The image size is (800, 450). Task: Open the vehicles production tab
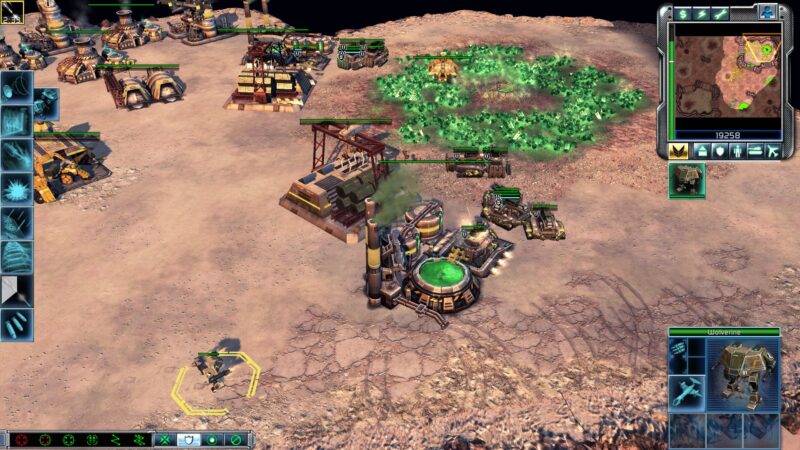755,150
